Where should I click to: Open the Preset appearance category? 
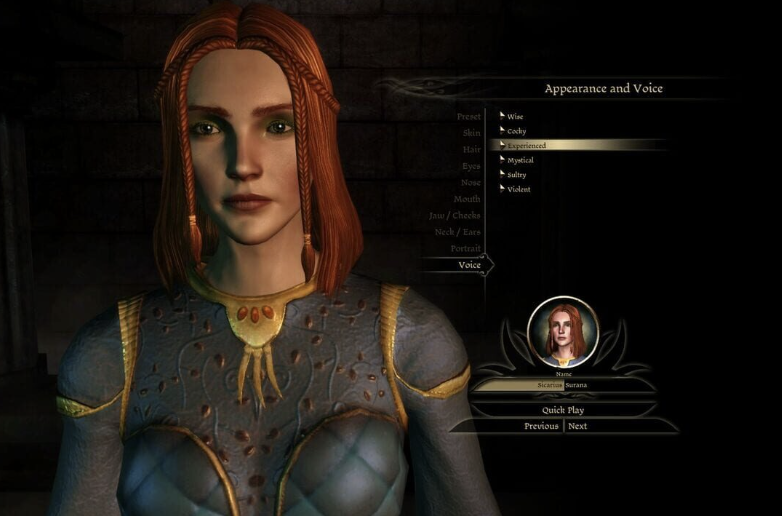(468, 117)
